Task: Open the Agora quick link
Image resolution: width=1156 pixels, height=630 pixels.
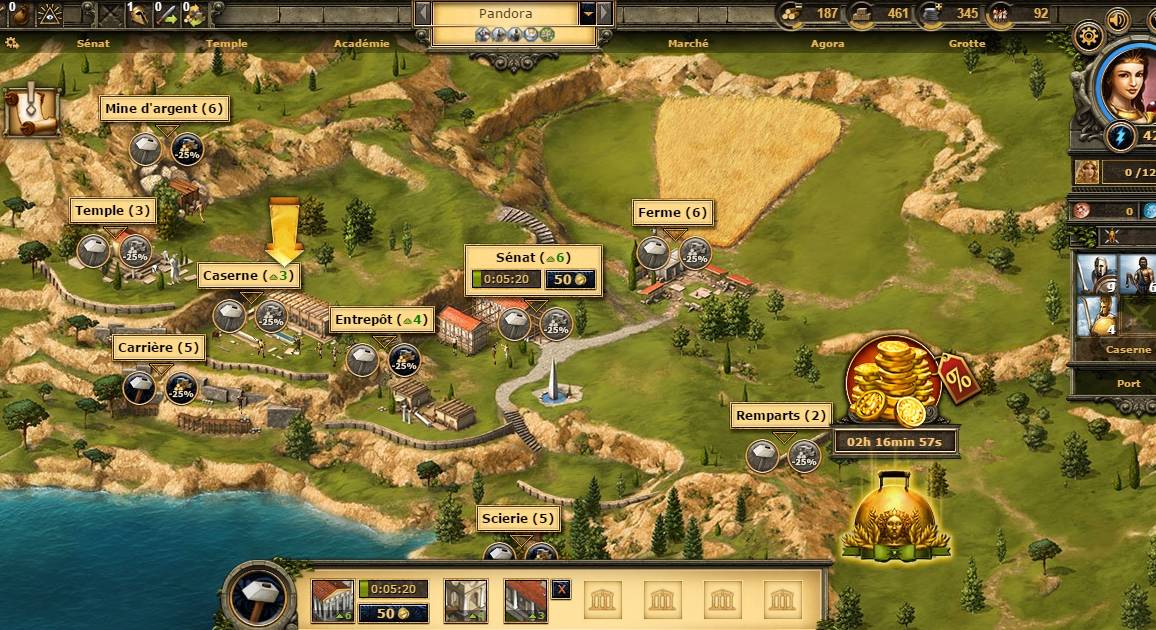Action: [827, 44]
